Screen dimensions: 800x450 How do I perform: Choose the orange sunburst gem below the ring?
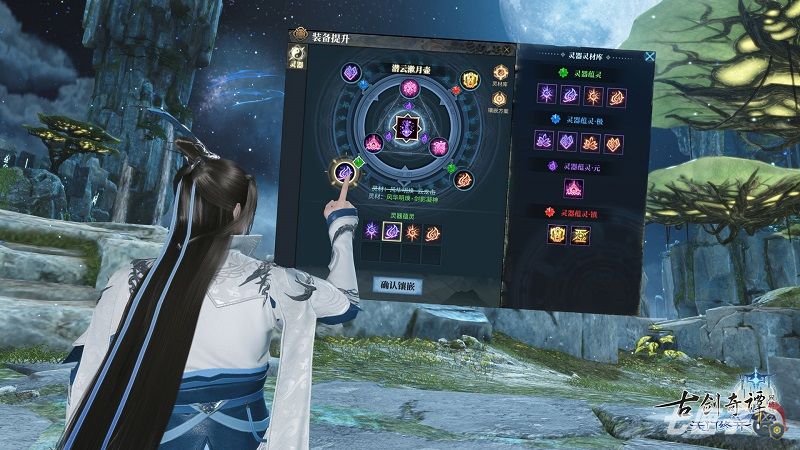coord(413,233)
